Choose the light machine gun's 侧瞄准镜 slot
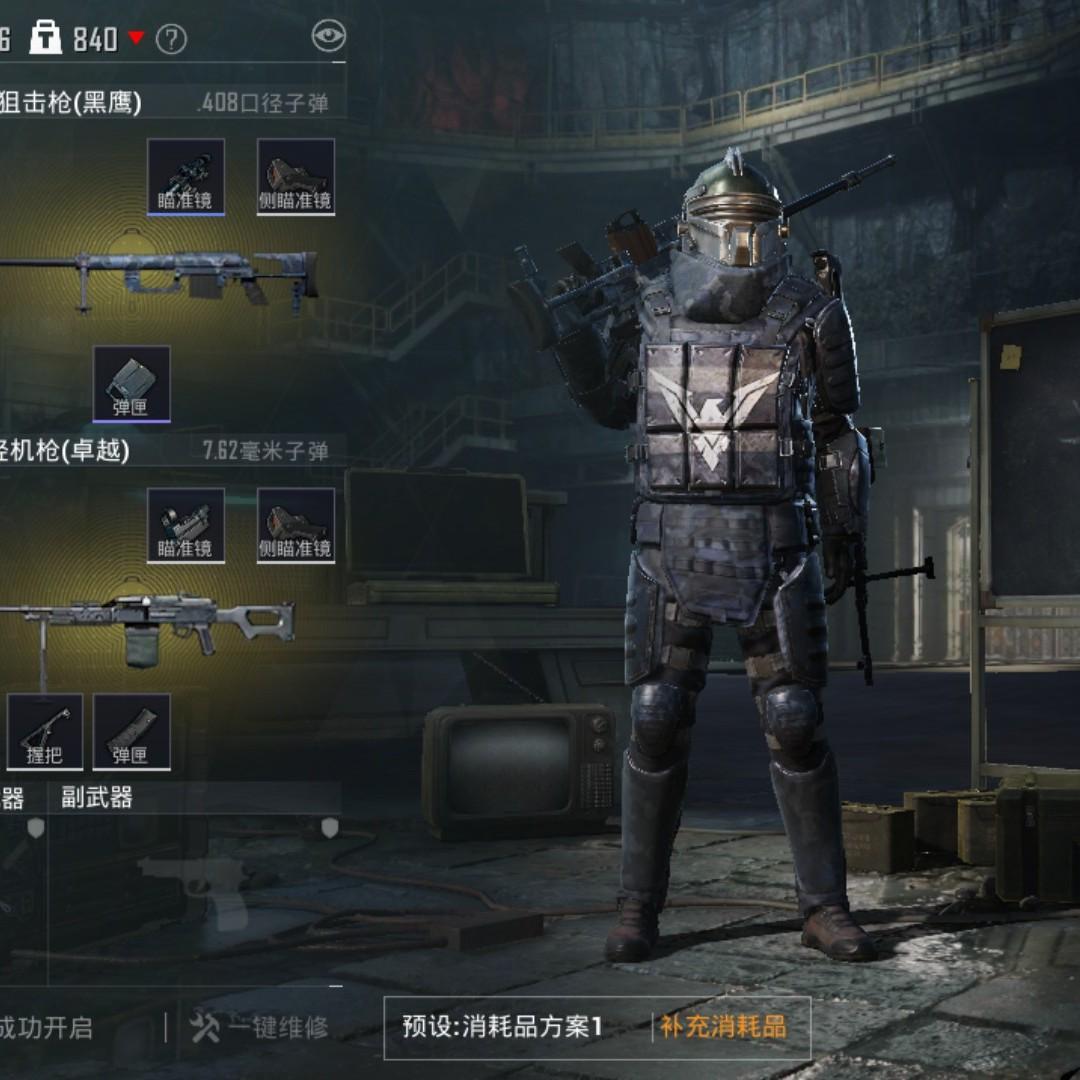 296,525
